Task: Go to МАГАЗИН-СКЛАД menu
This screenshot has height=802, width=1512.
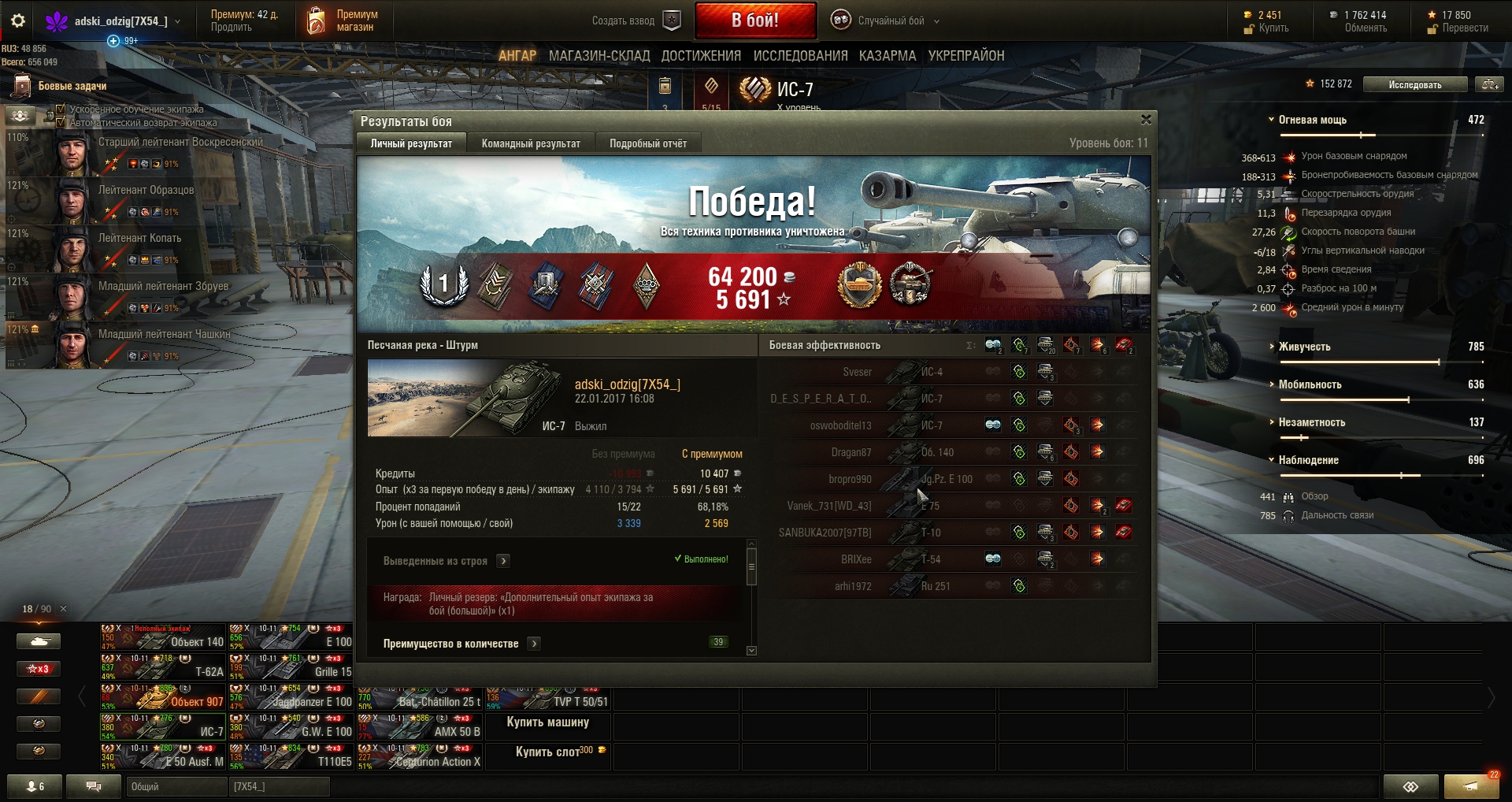Action: 599,56
